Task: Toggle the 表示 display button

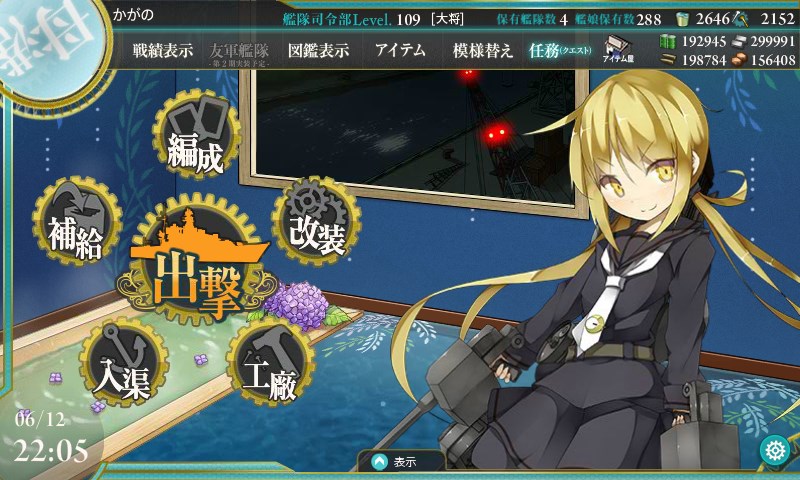Action: pos(402,462)
